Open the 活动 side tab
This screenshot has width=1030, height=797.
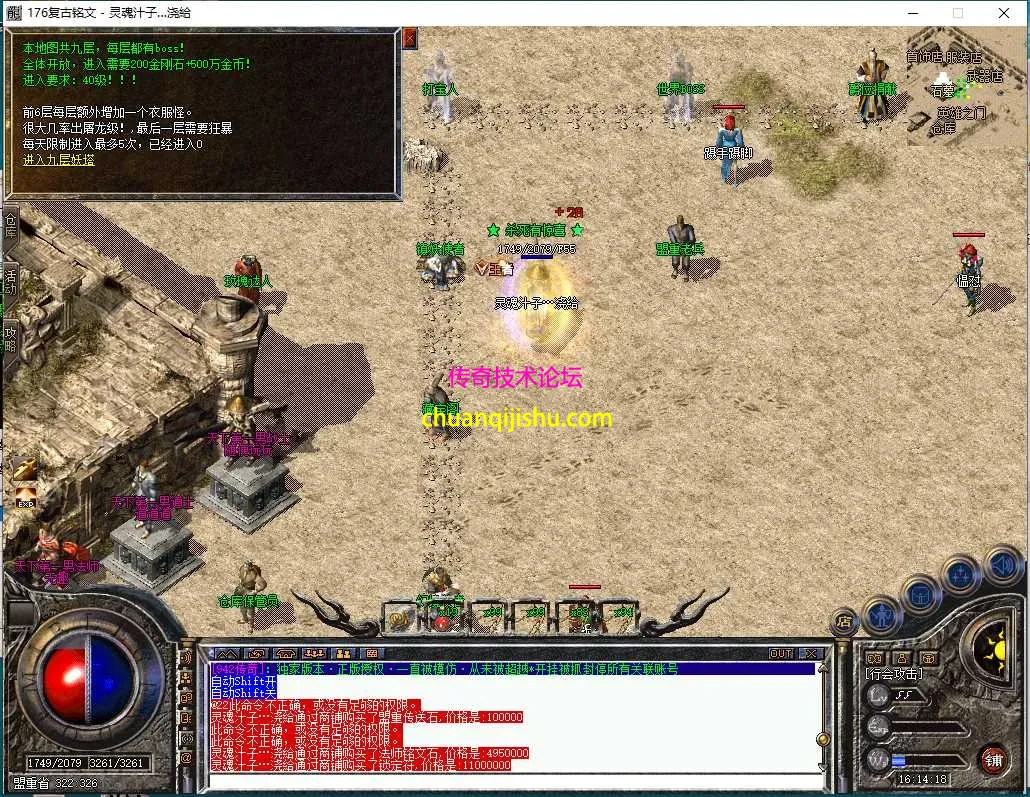[x=10, y=280]
